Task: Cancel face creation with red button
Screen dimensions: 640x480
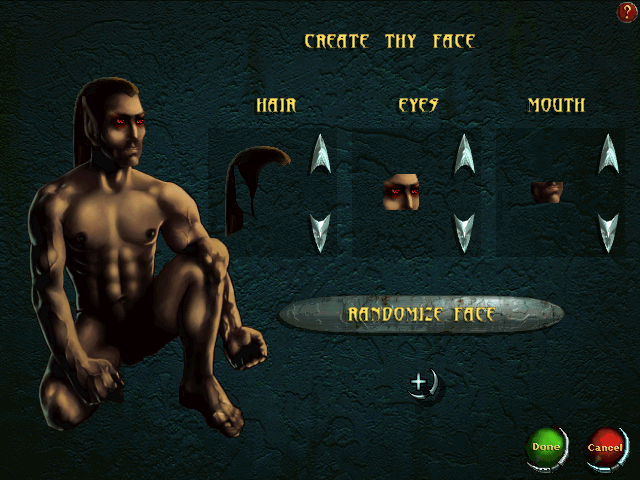Action: click(x=604, y=447)
